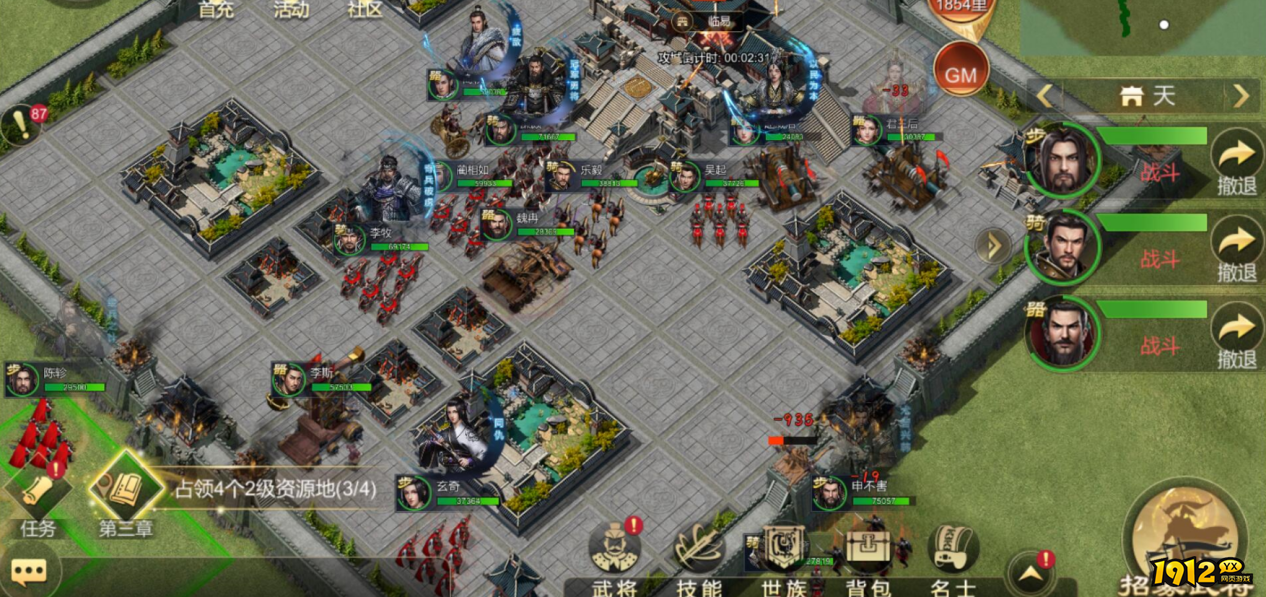
Task: Open the 技能 skills menu
Action: (699, 558)
